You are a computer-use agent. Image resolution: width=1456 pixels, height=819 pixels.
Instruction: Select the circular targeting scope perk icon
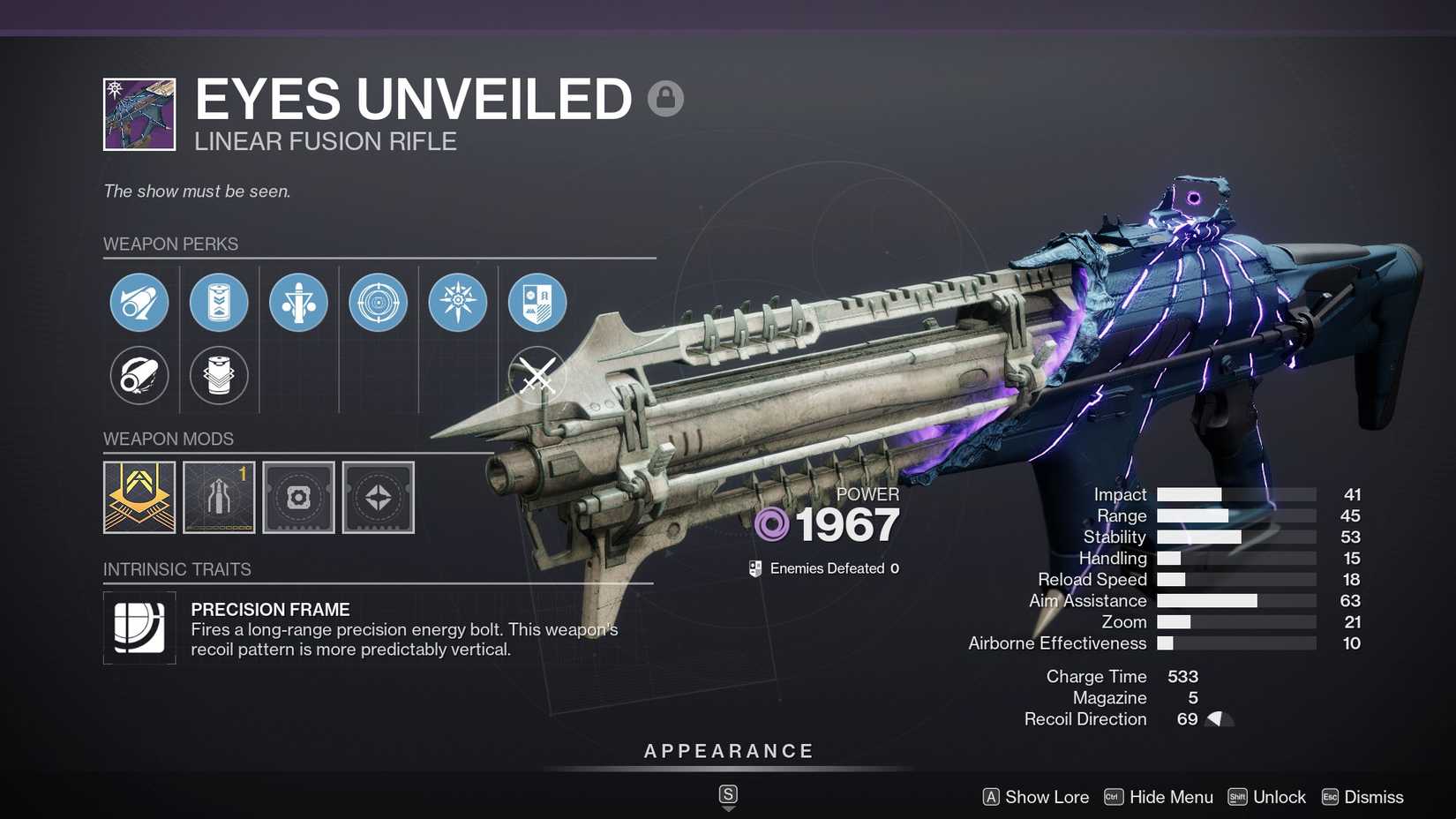[378, 303]
